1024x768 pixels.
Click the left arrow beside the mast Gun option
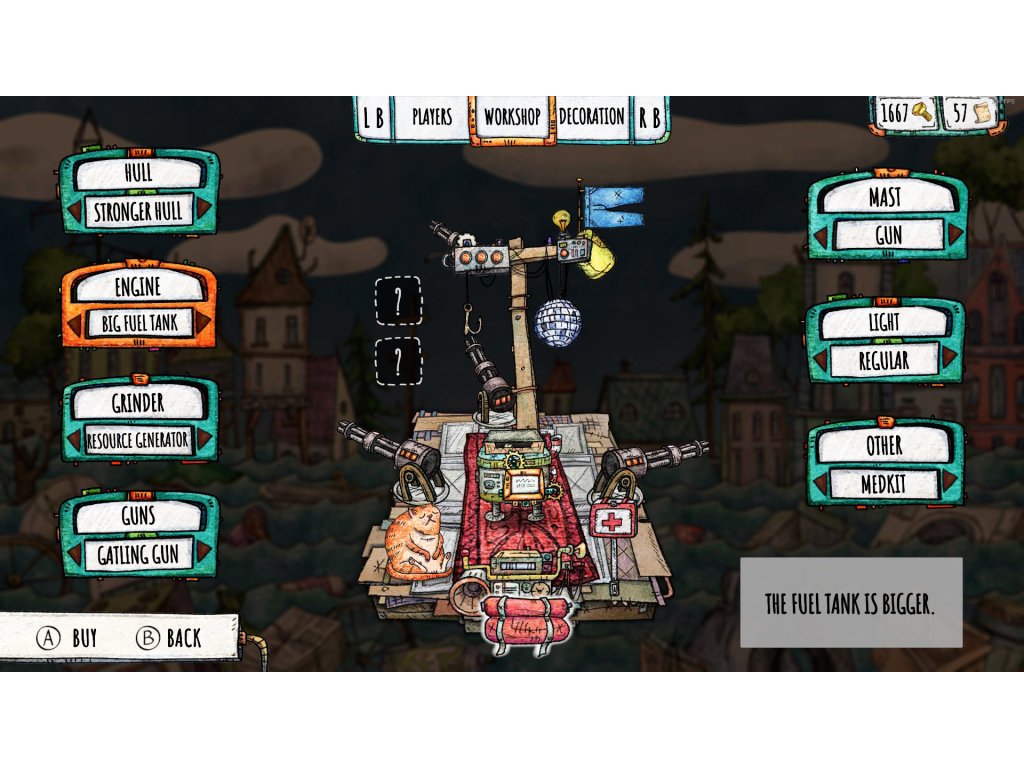pos(822,236)
